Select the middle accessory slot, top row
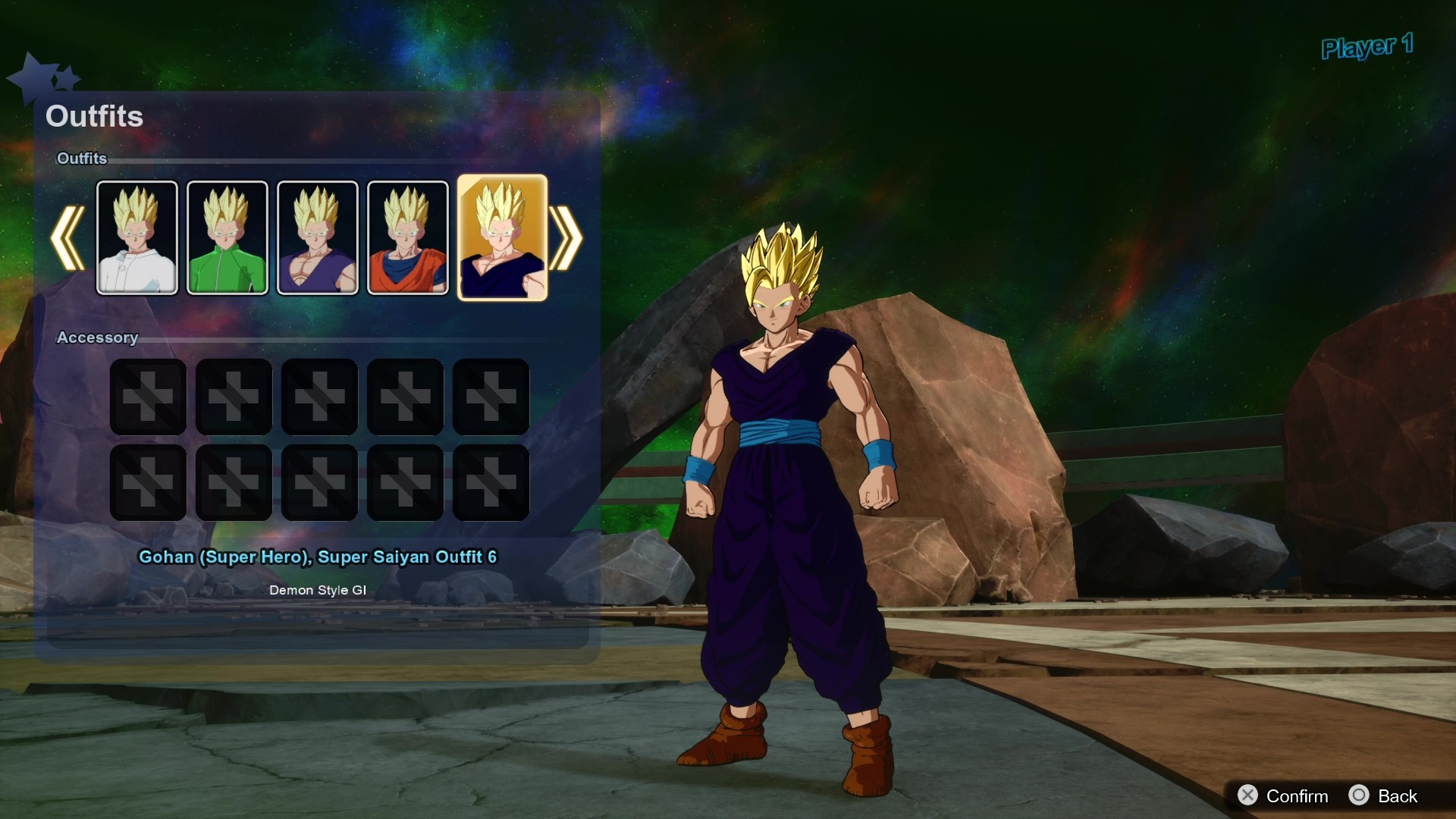This screenshot has width=1456, height=819. [x=319, y=397]
